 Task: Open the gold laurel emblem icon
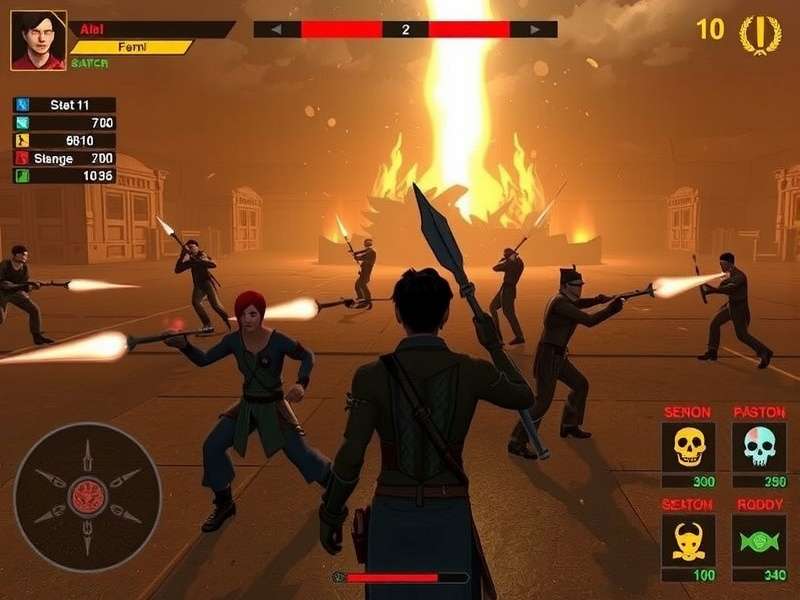[760, 33]
